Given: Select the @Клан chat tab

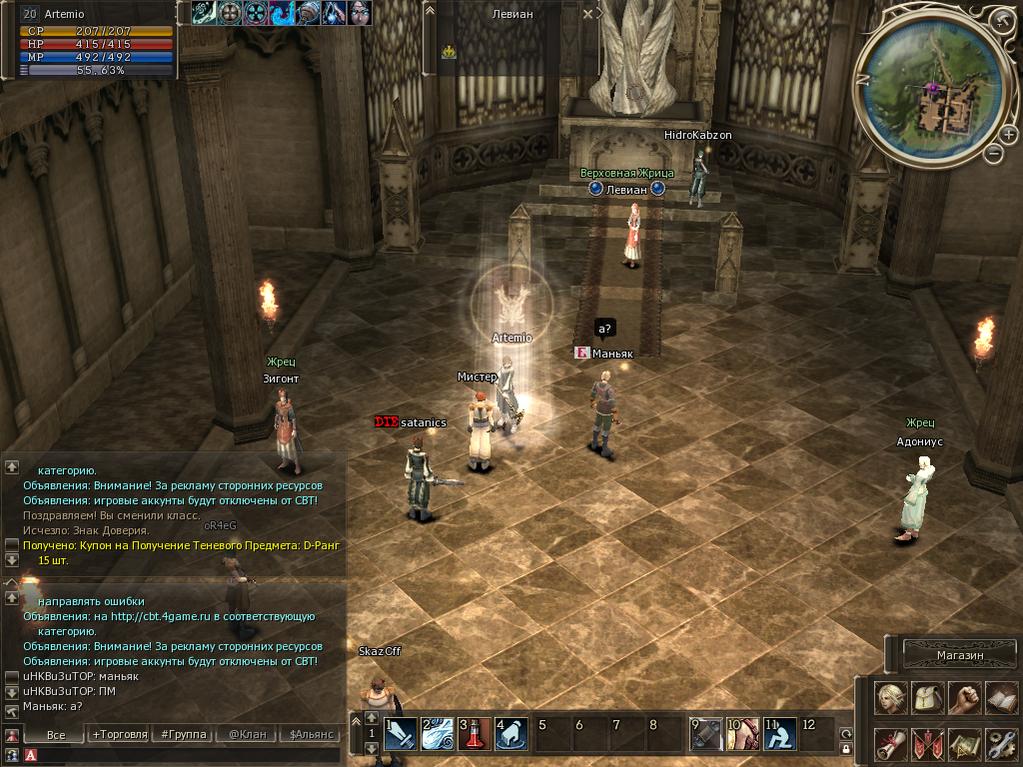Looking at the screenshot, I should click(x=247, y=735).
